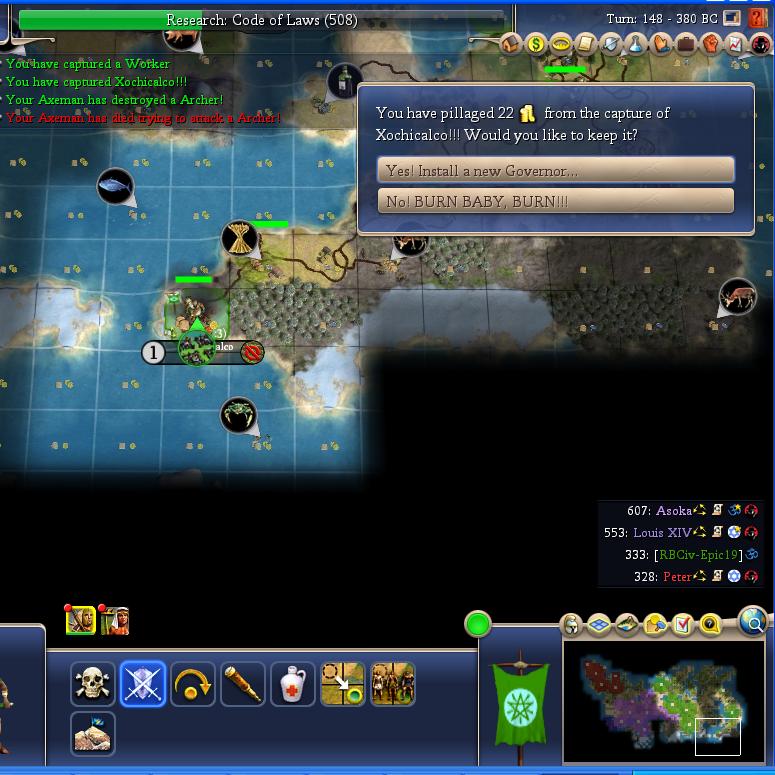Click the green end turn button
The height and width of the screenshot is (775, 775).
pyautogui.click(x=478, y=625)
